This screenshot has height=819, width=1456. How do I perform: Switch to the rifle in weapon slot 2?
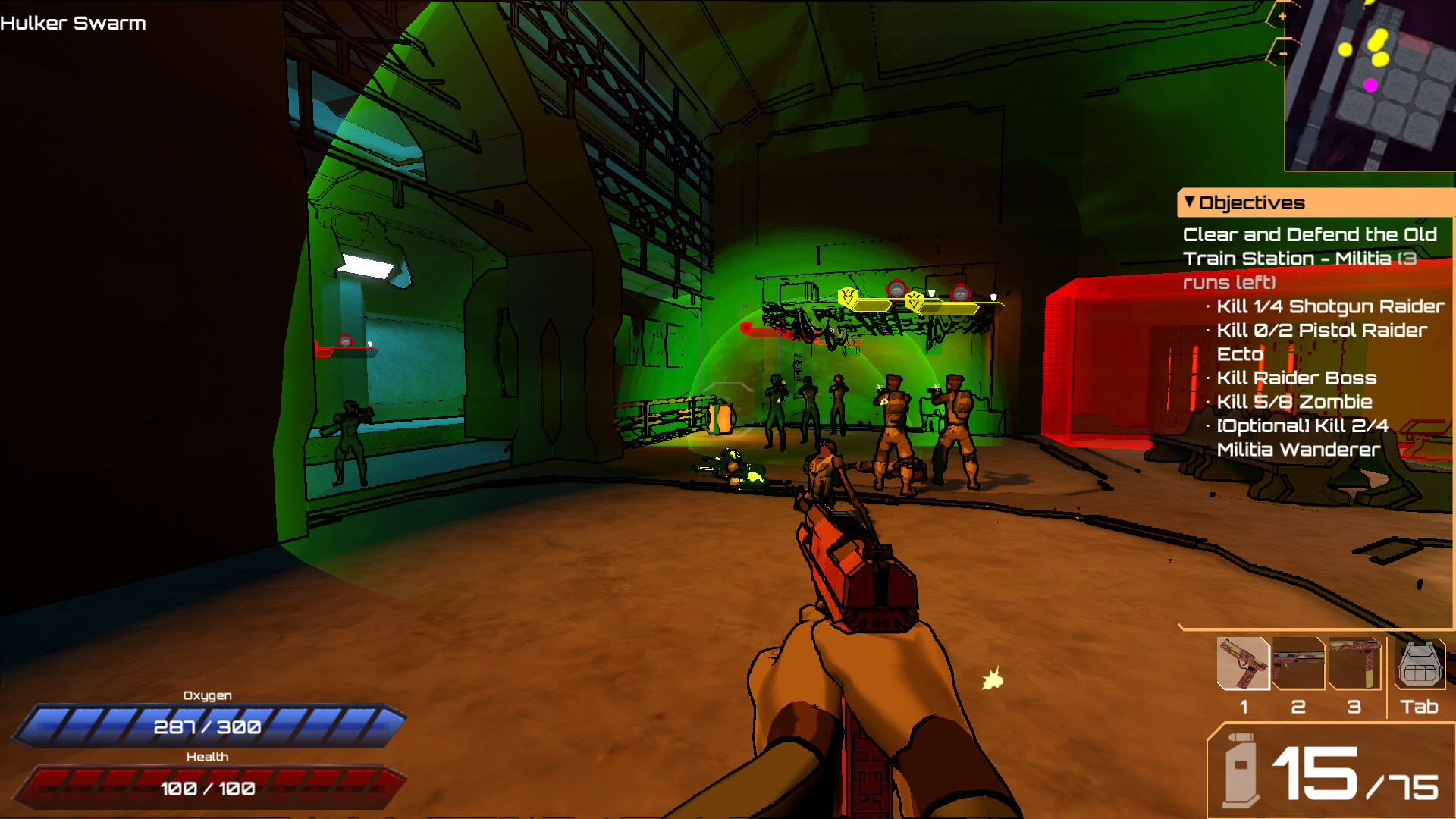(x=1298, y=664)
